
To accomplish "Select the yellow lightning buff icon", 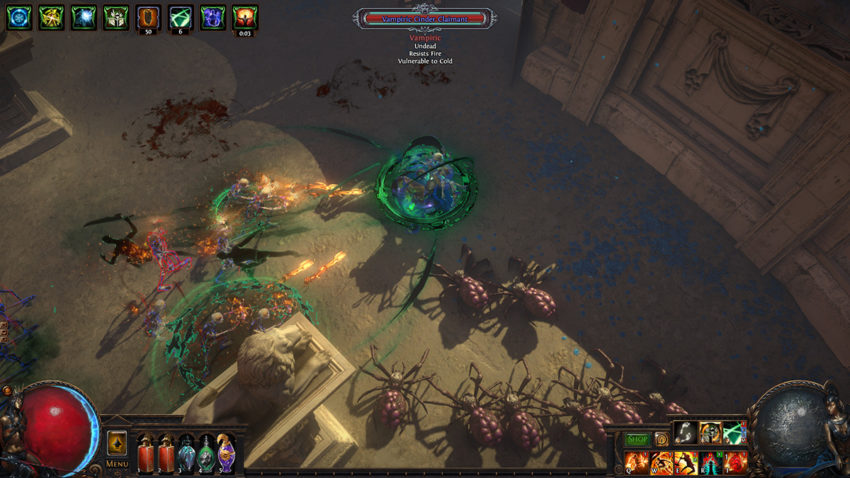I will (52, 16).
